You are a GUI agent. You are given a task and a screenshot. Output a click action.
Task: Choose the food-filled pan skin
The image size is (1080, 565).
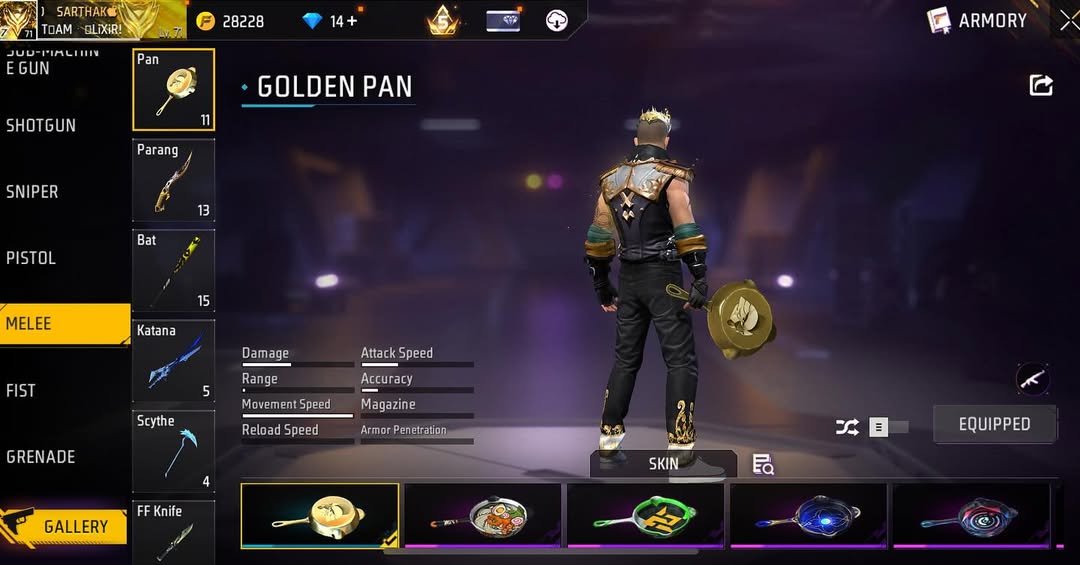(x=483, y=516)
